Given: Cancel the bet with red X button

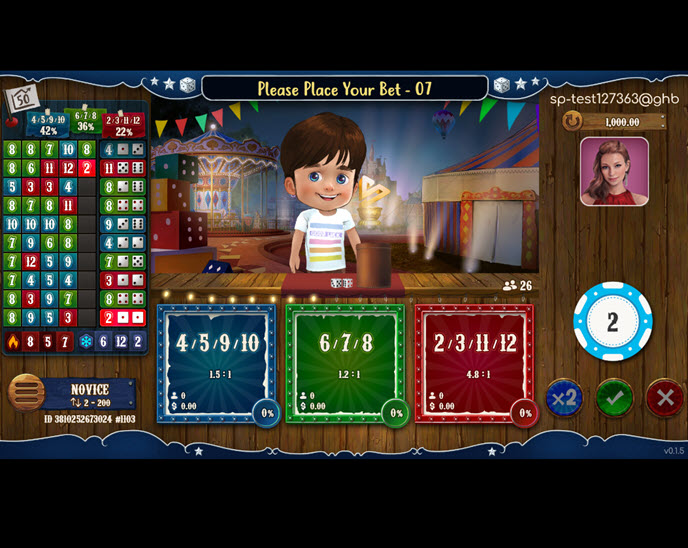Looking at the screenshot, I should (x=664, y=397).
